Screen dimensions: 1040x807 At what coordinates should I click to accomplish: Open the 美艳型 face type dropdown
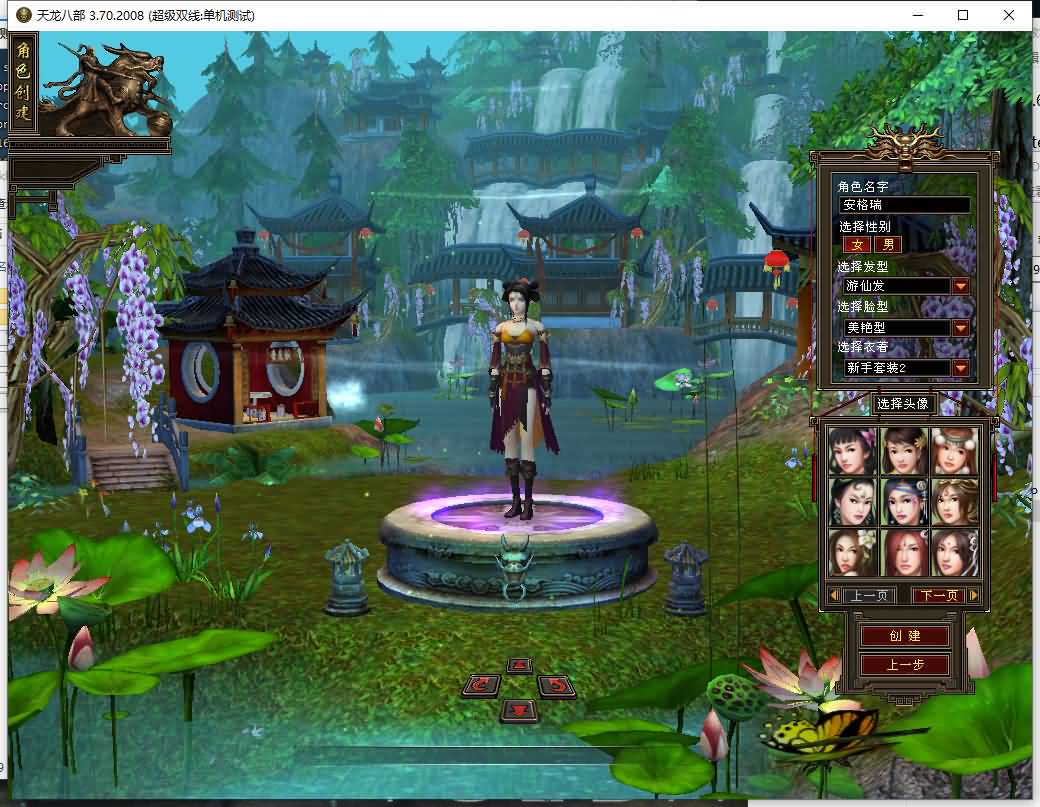click(960, 328)
